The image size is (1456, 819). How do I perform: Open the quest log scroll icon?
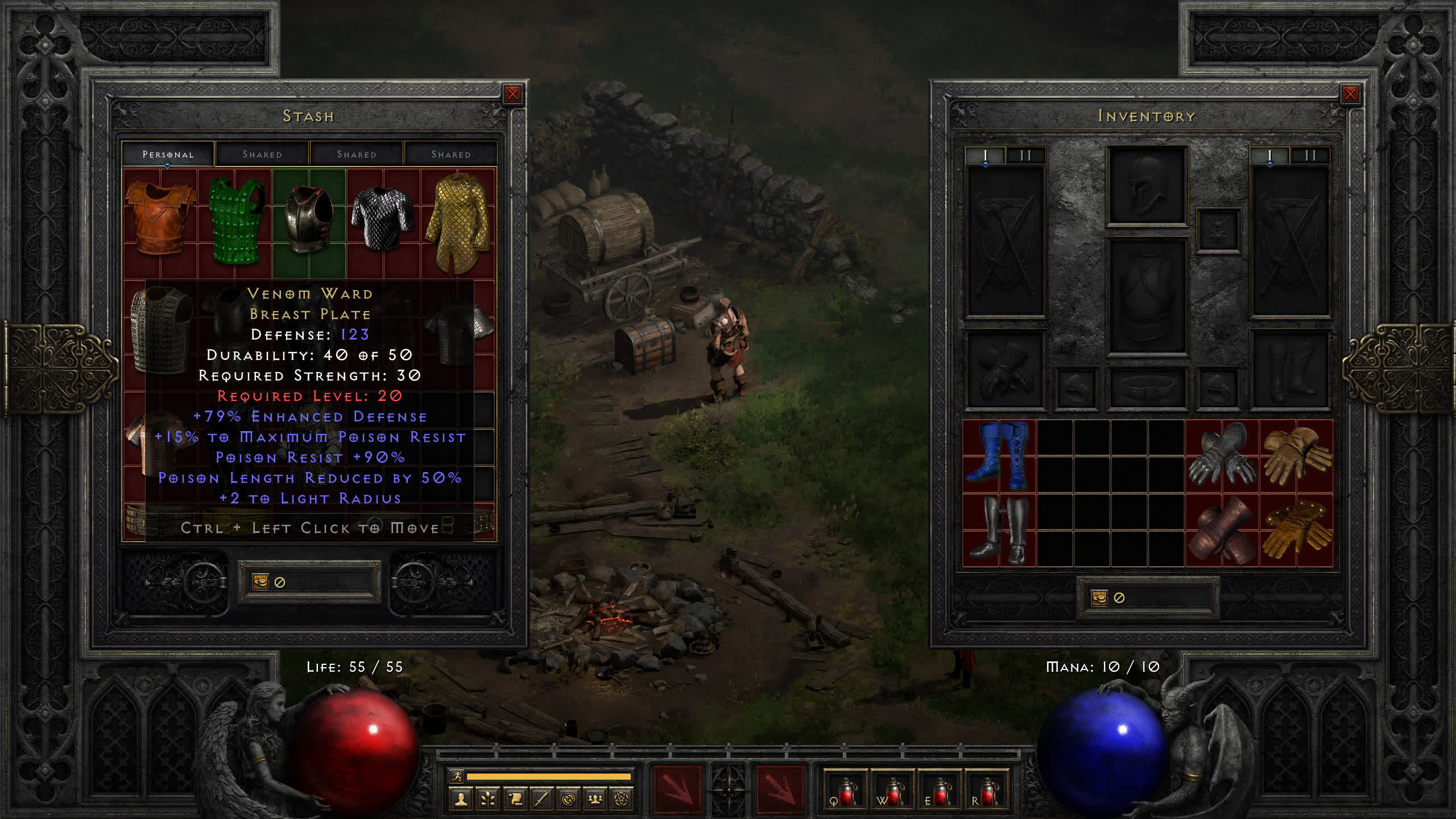click(515, 800)
